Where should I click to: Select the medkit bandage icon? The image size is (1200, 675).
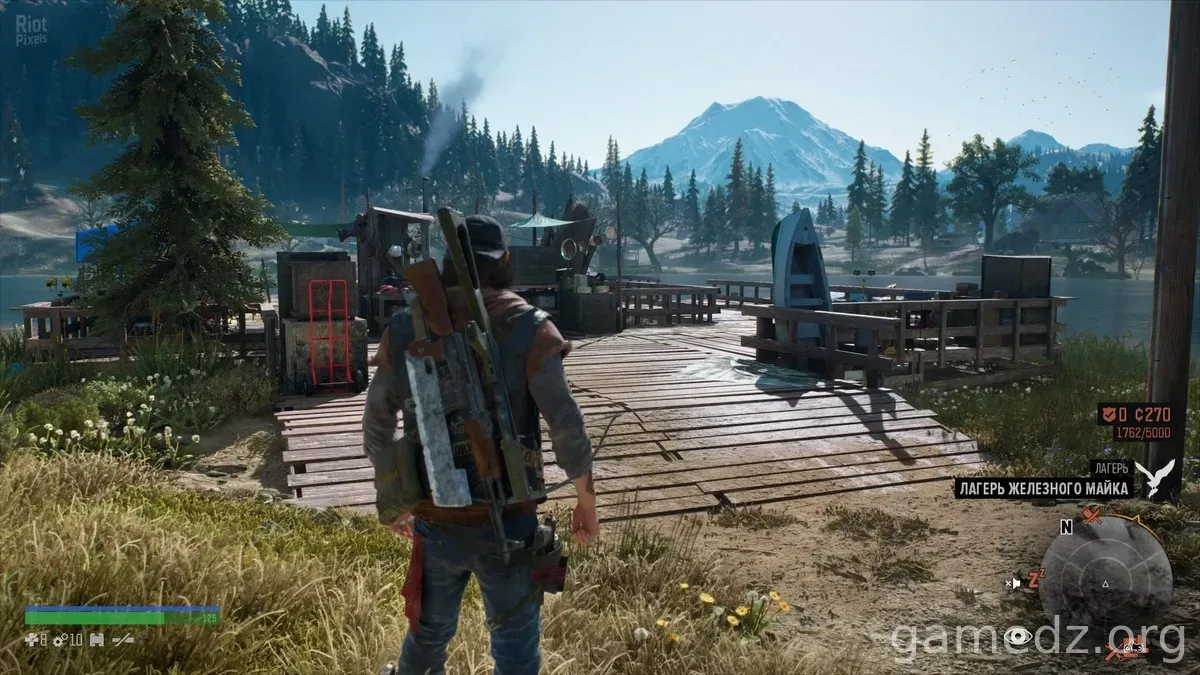[31, 639]
